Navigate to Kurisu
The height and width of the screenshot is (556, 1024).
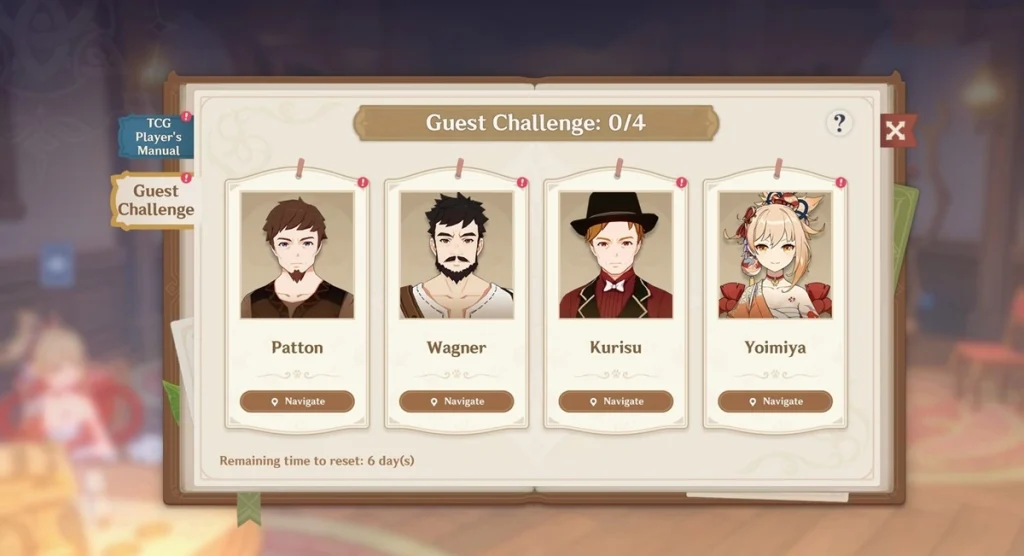coord(616,401)
